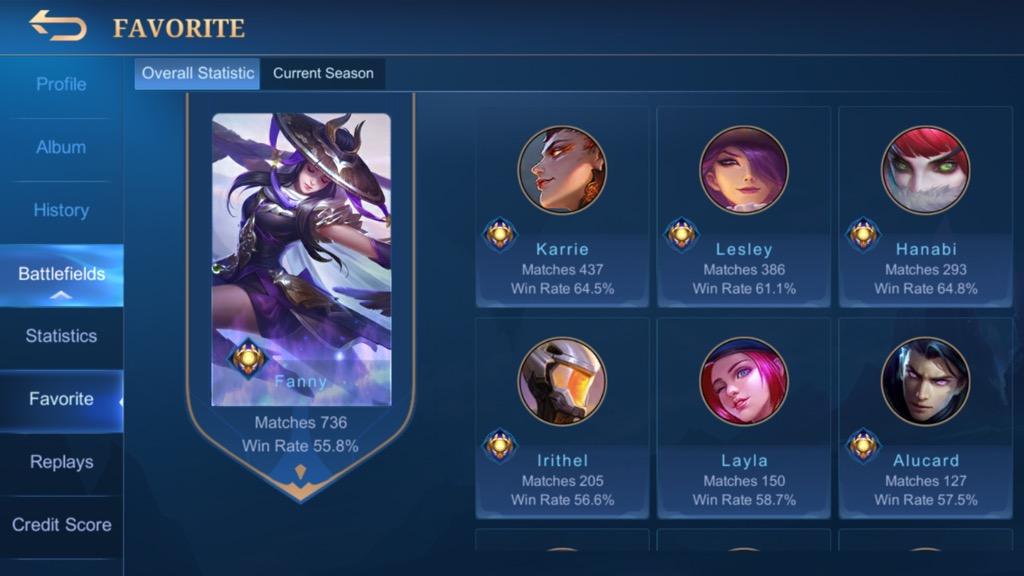
Task: Select the Favorite menu entry
Action: coord(61,399)
